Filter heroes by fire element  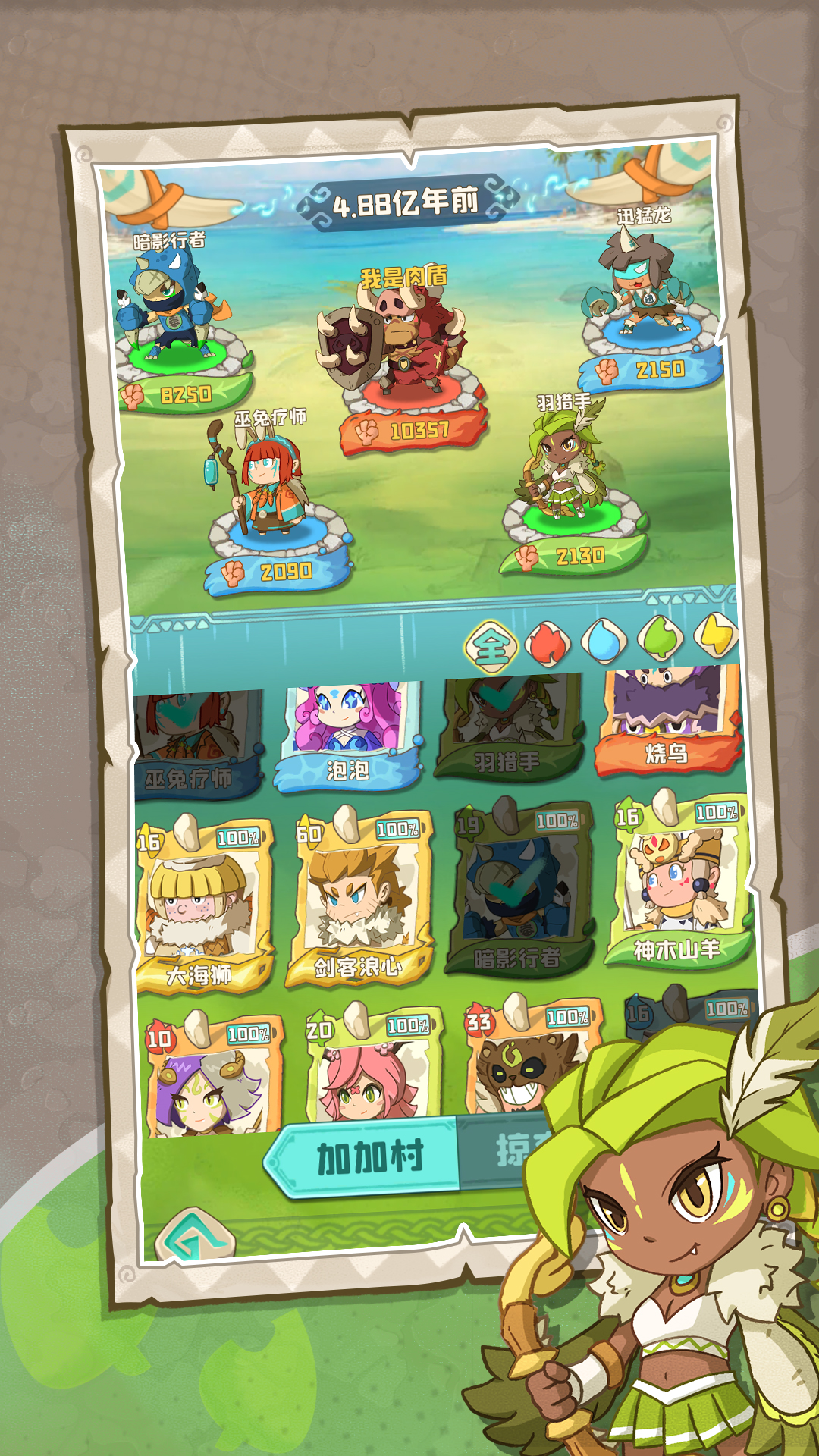click(x=548, y=642)
